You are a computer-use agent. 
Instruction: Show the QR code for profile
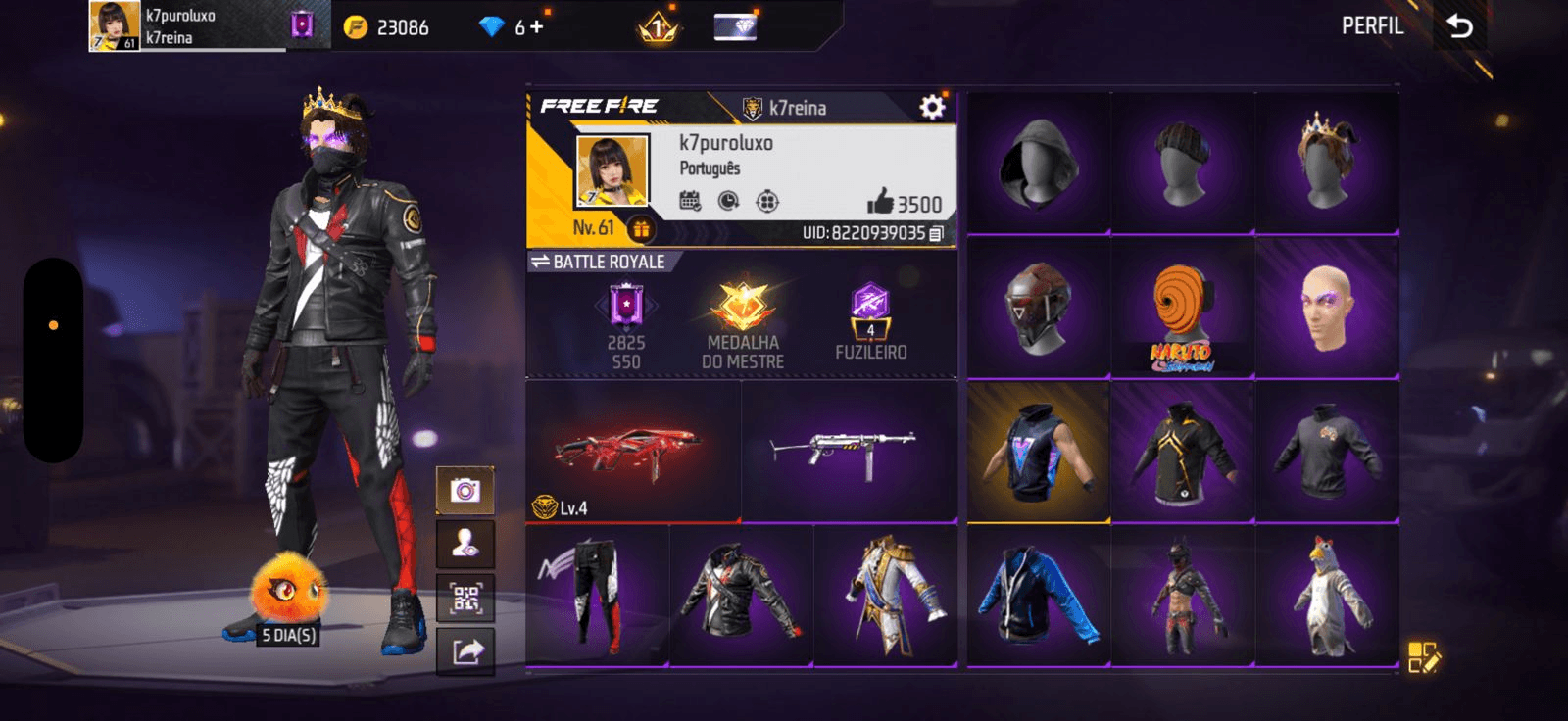tap(465, 598)
